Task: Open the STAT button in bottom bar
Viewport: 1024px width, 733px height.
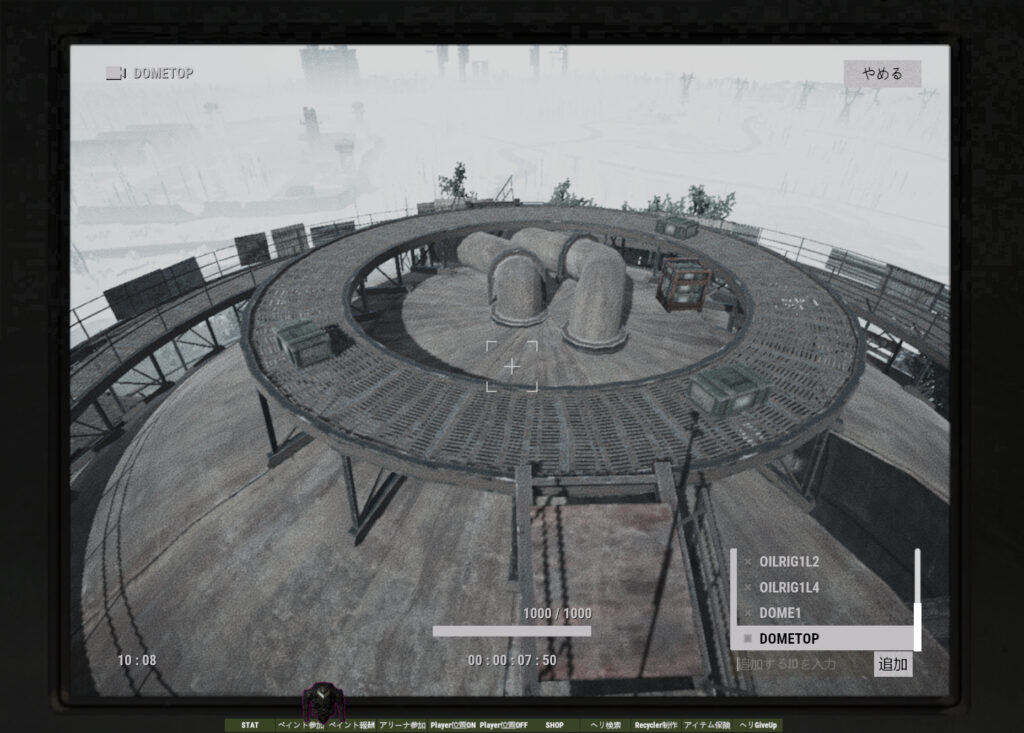Action: point(250,725)
